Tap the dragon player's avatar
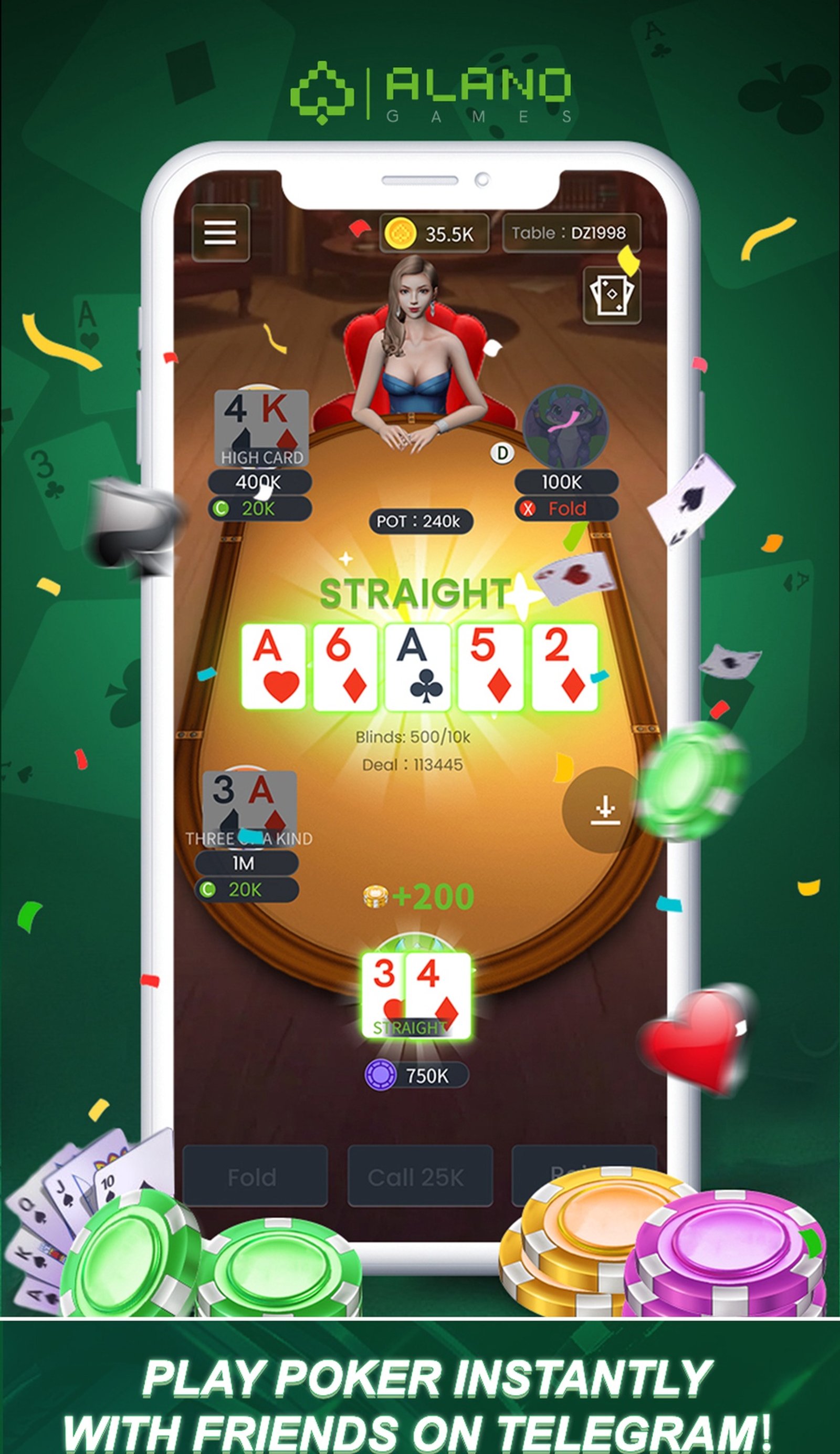Viewport: 840px width, 1454px height. 566,428
